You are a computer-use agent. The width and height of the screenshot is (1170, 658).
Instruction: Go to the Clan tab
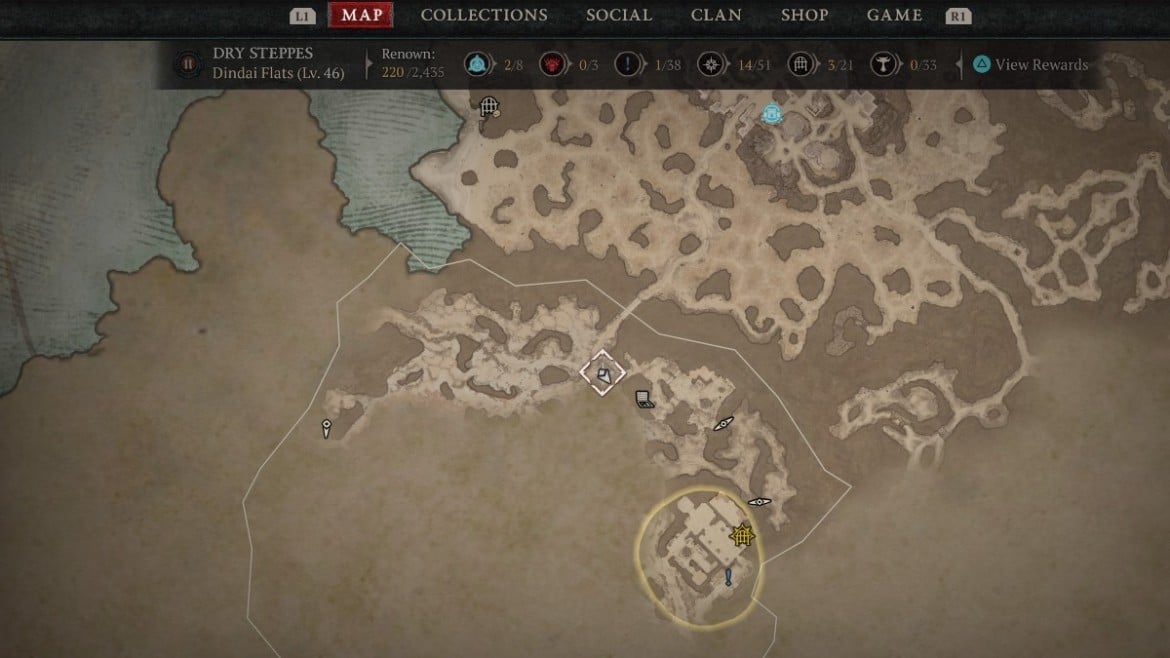coord(716,15)
